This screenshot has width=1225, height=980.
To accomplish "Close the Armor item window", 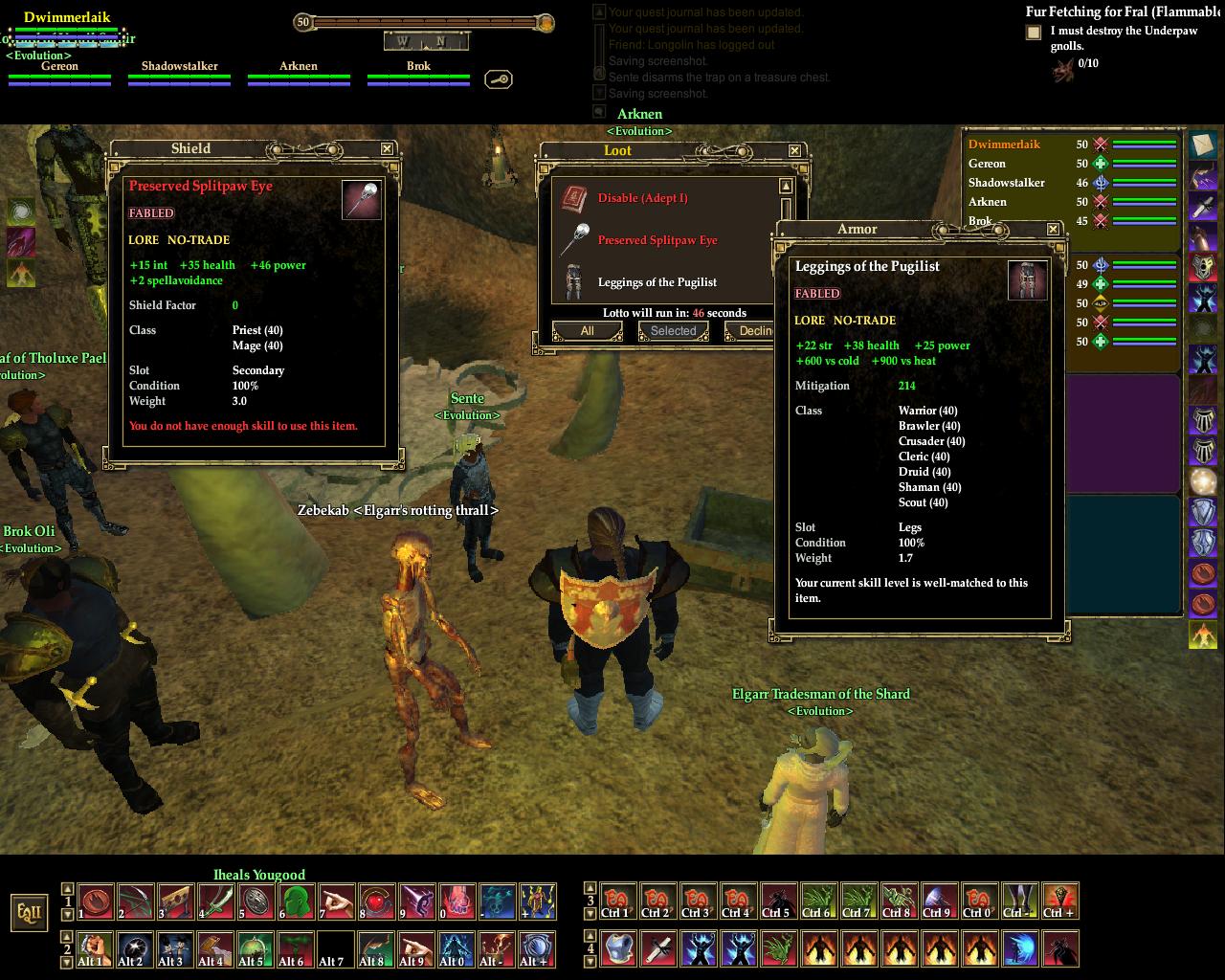I will 1053,229.
